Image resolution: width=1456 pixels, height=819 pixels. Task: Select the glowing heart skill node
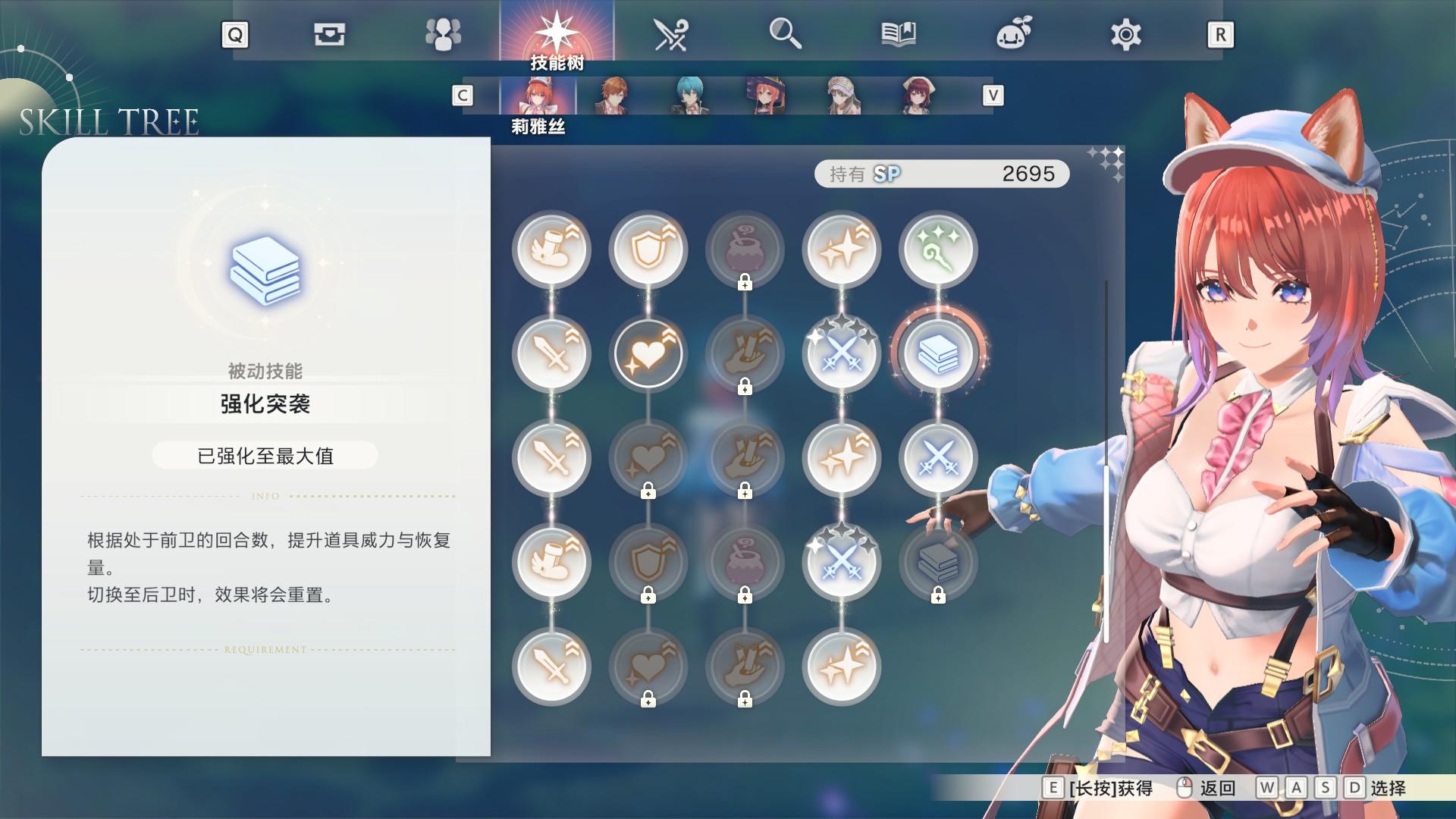[649, 353]
